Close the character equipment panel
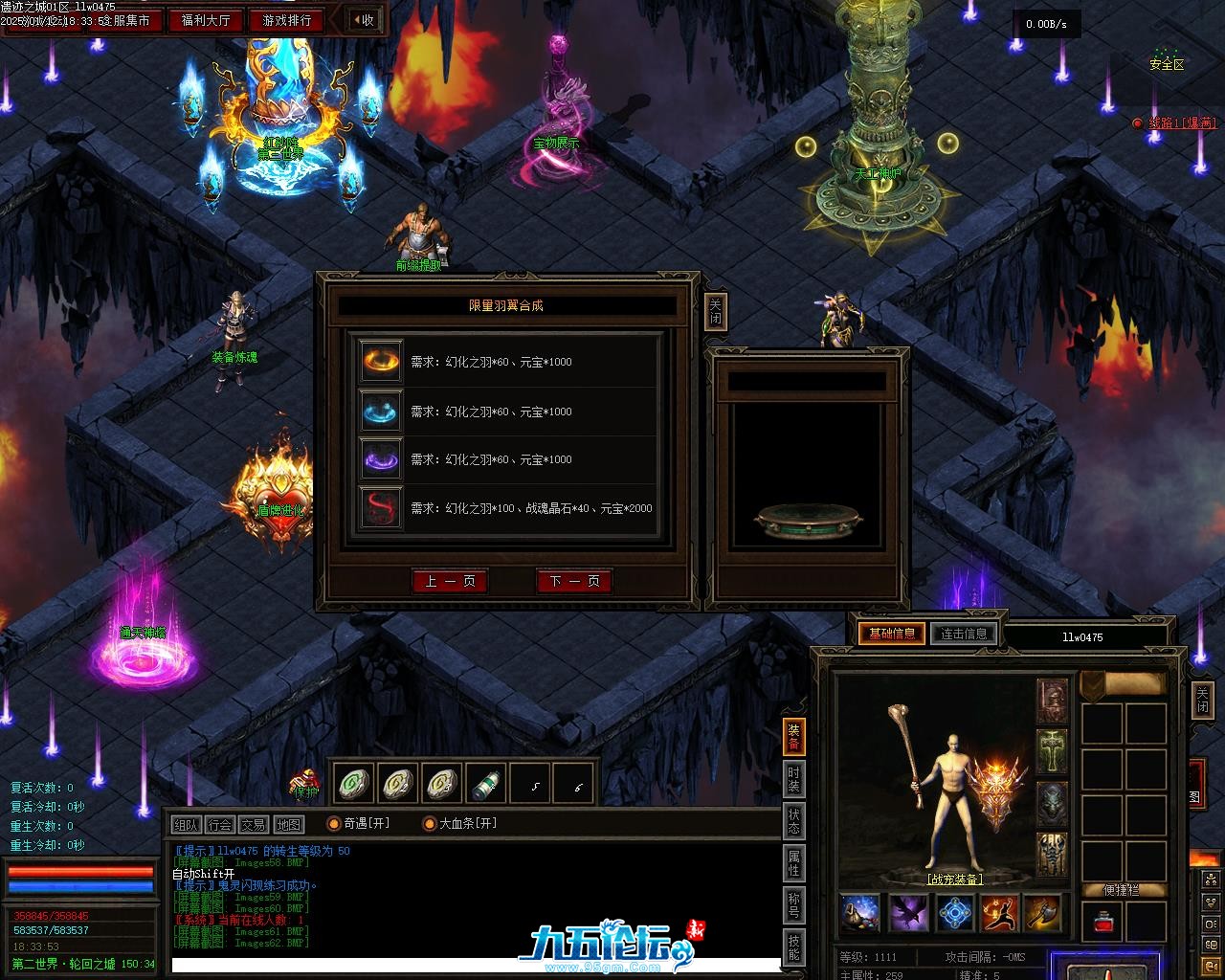Viewport: 1225px width, 980px height. 1202,699
